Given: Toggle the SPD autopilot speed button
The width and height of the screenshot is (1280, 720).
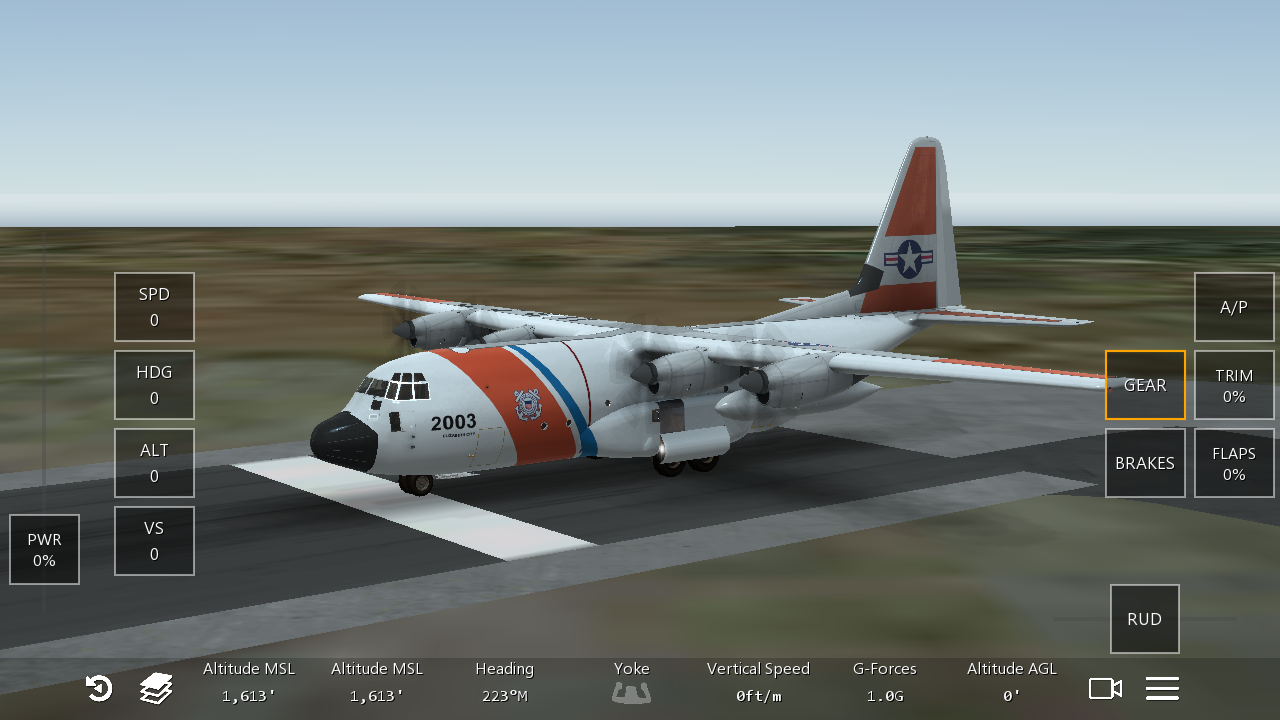Looking at the screenshot, I should (x=154, y=307).
